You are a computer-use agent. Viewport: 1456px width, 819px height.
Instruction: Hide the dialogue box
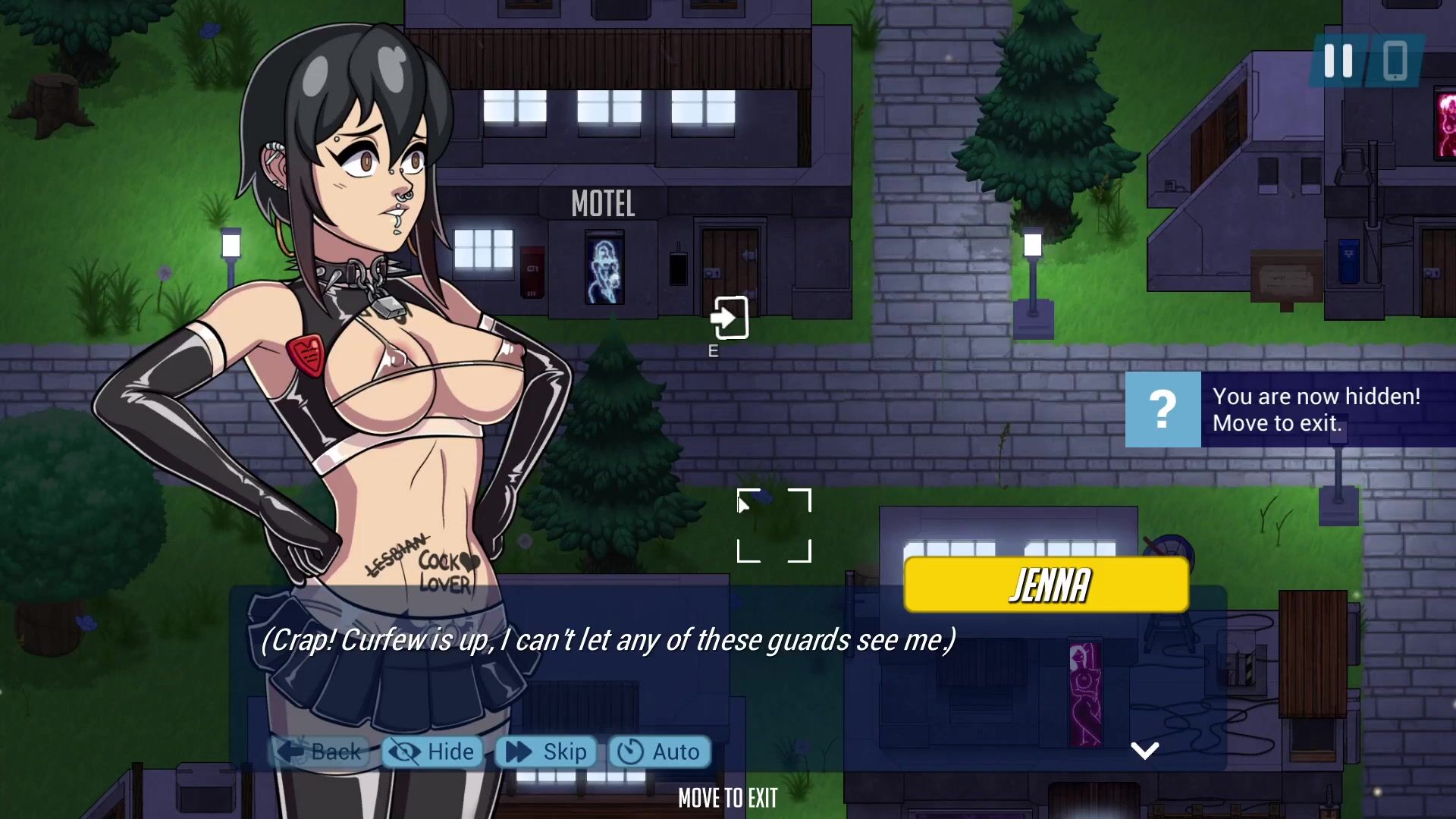pyautogui.click(x=433, y=752)
